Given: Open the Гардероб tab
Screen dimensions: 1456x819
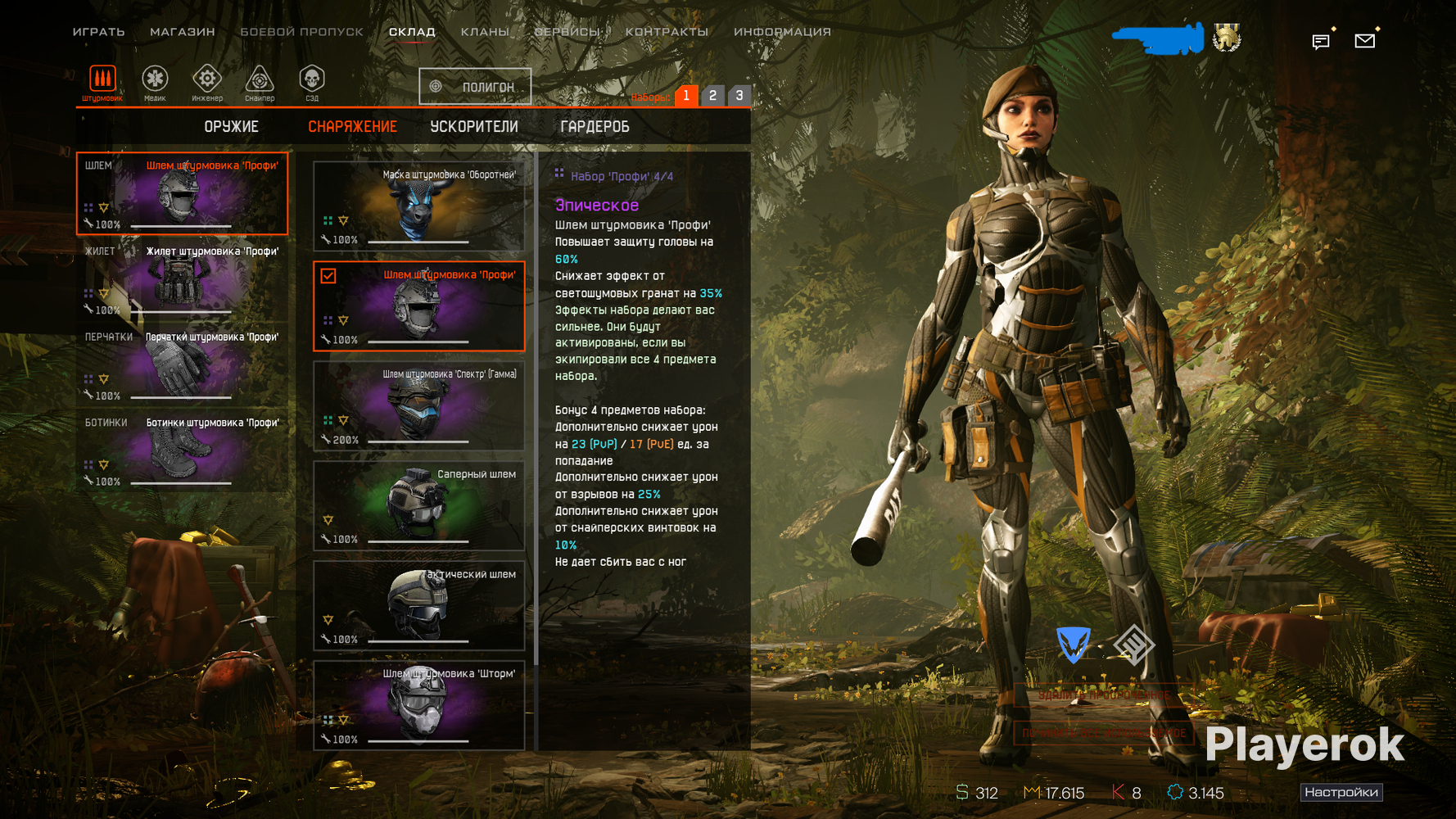Looking at the screenshot, I should [x=595, y=127].
